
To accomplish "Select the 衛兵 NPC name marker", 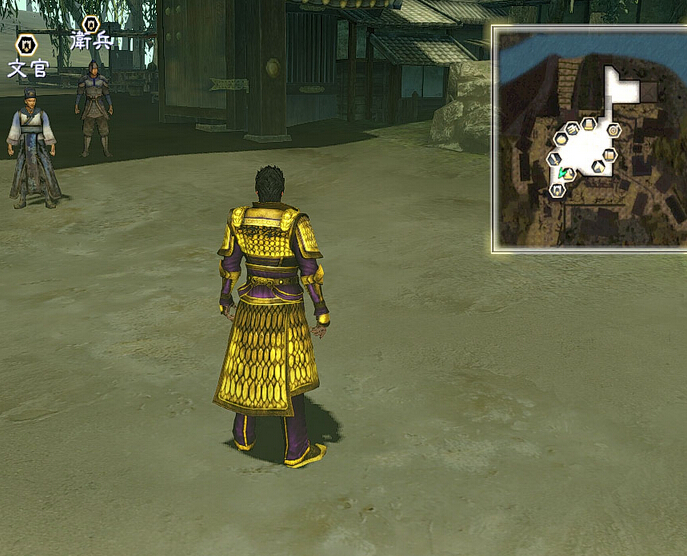I will (x=91, y=33).
